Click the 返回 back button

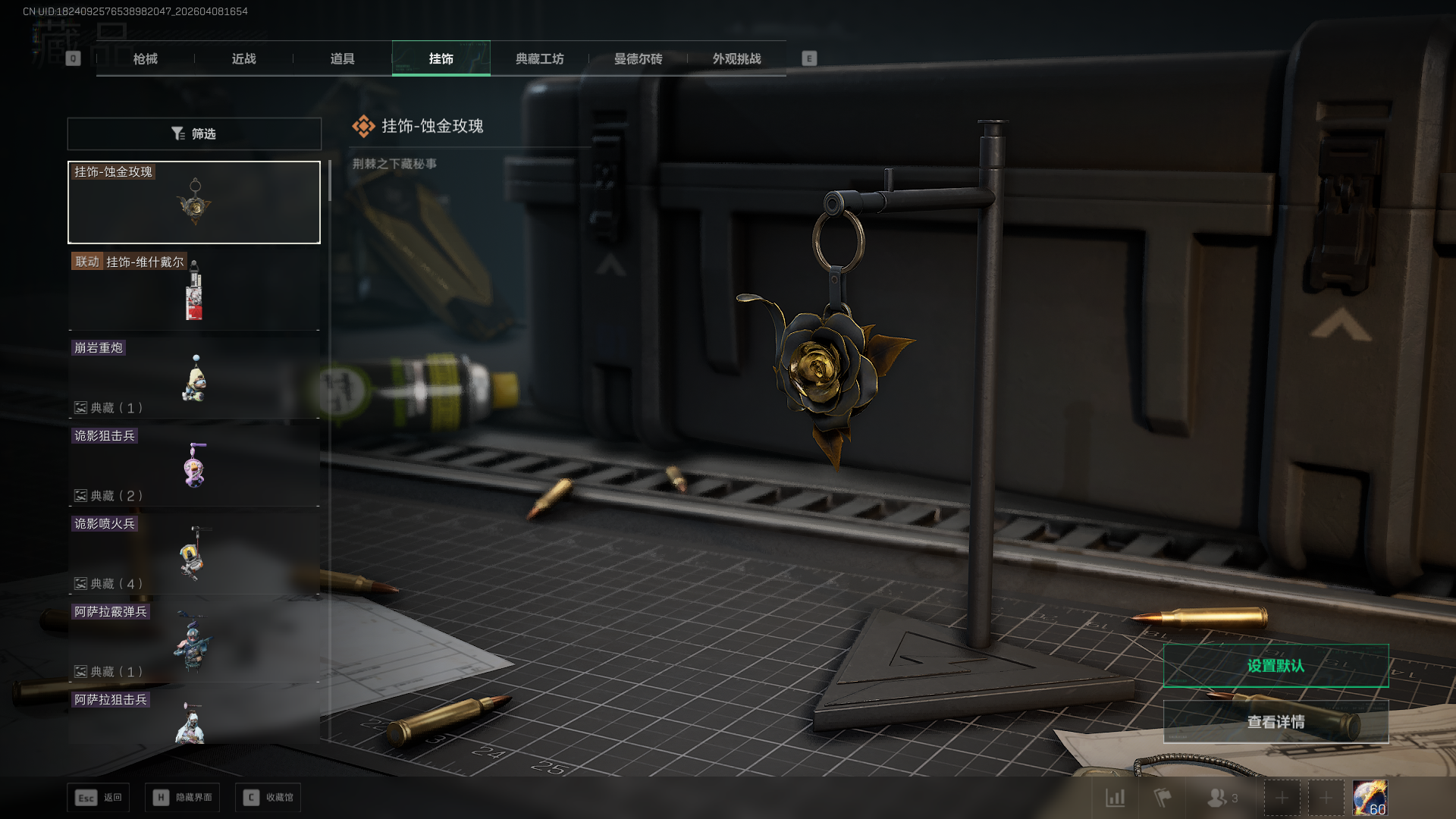99,798
